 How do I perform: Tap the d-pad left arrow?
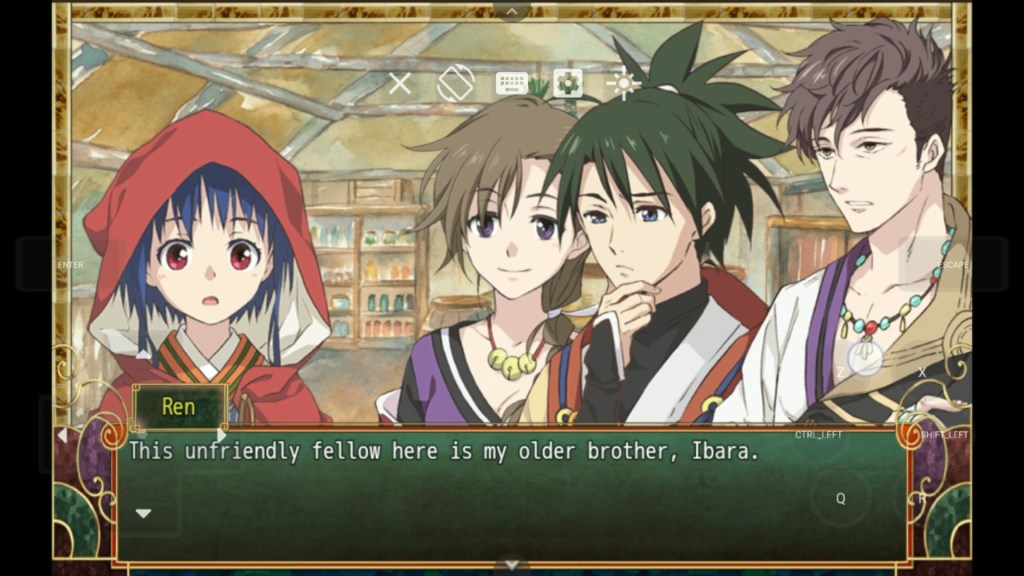click(x=62, y=435)
